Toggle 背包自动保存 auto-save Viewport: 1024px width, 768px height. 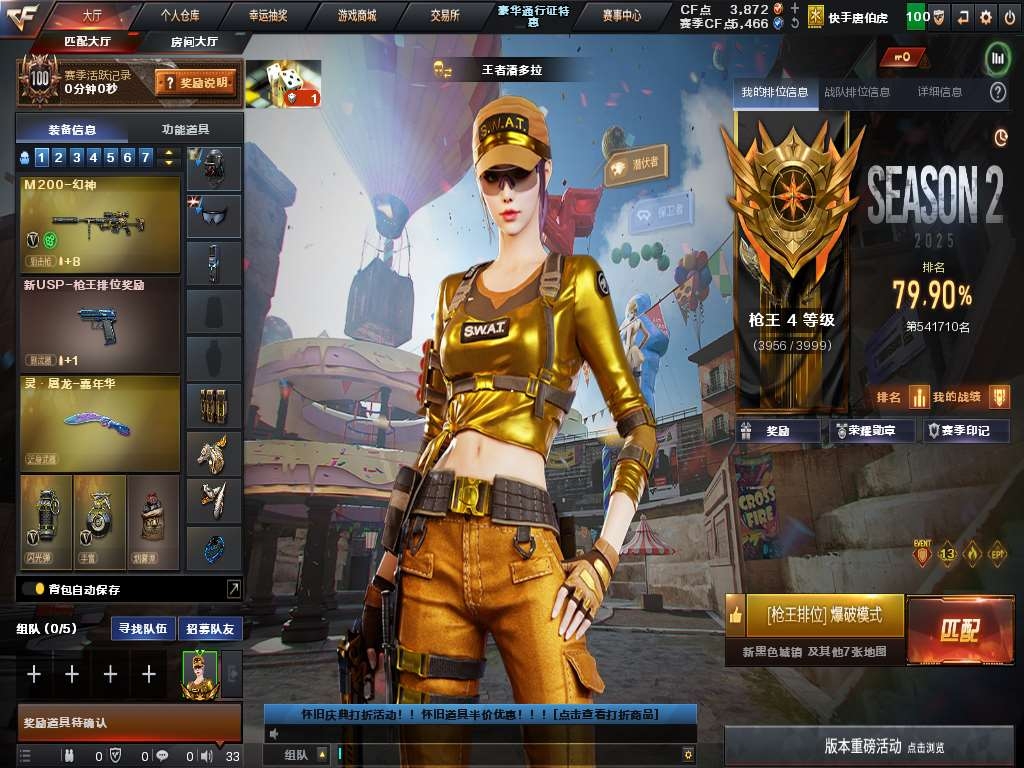[x=33, y=589]
